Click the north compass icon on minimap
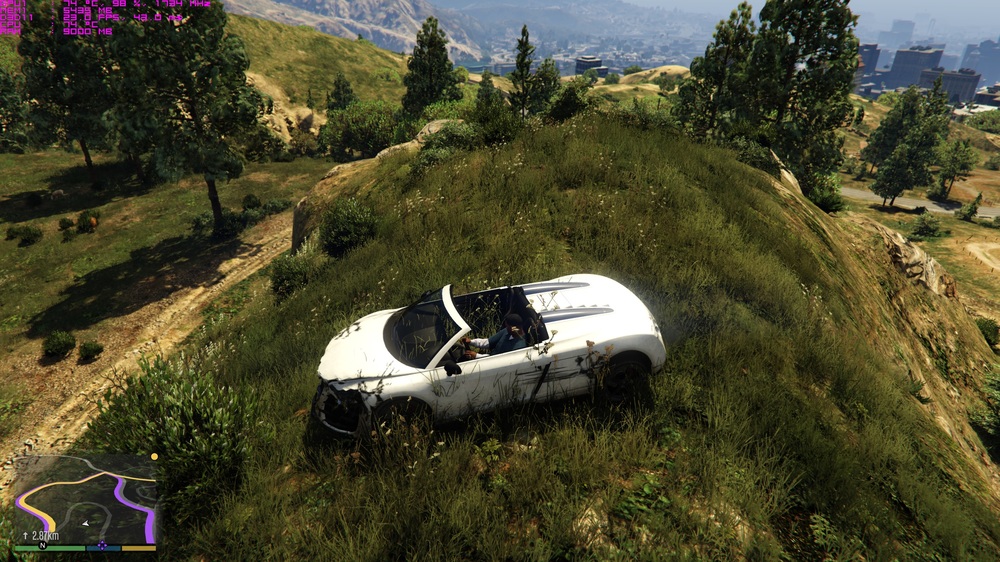 (43, 546)
